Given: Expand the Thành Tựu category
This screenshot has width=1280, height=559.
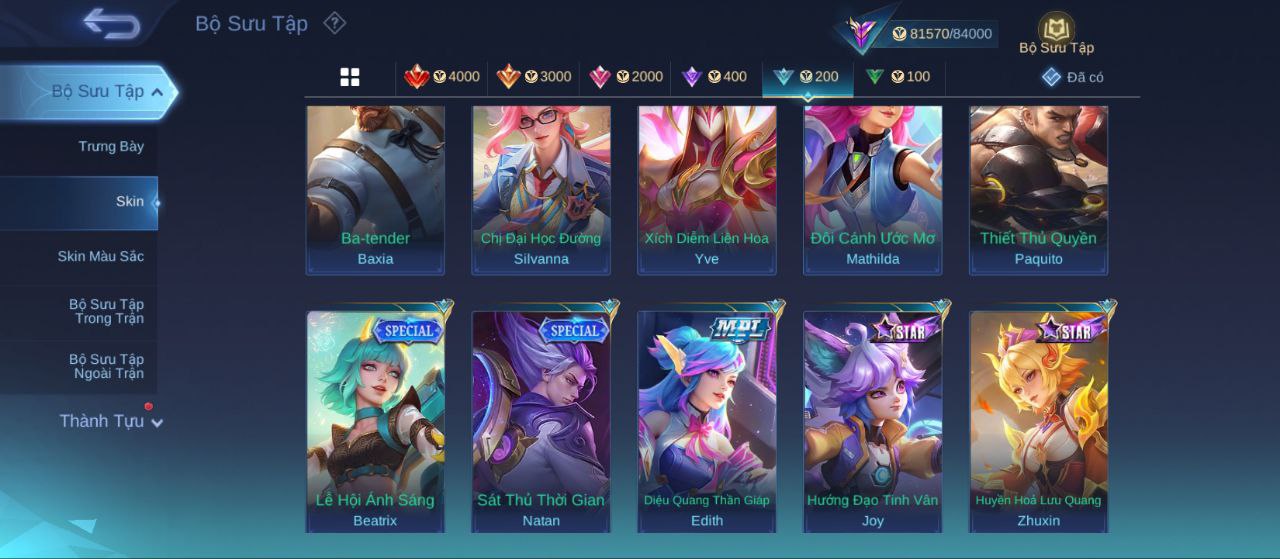Looking at the screenshot, I should tap(110, 421).
